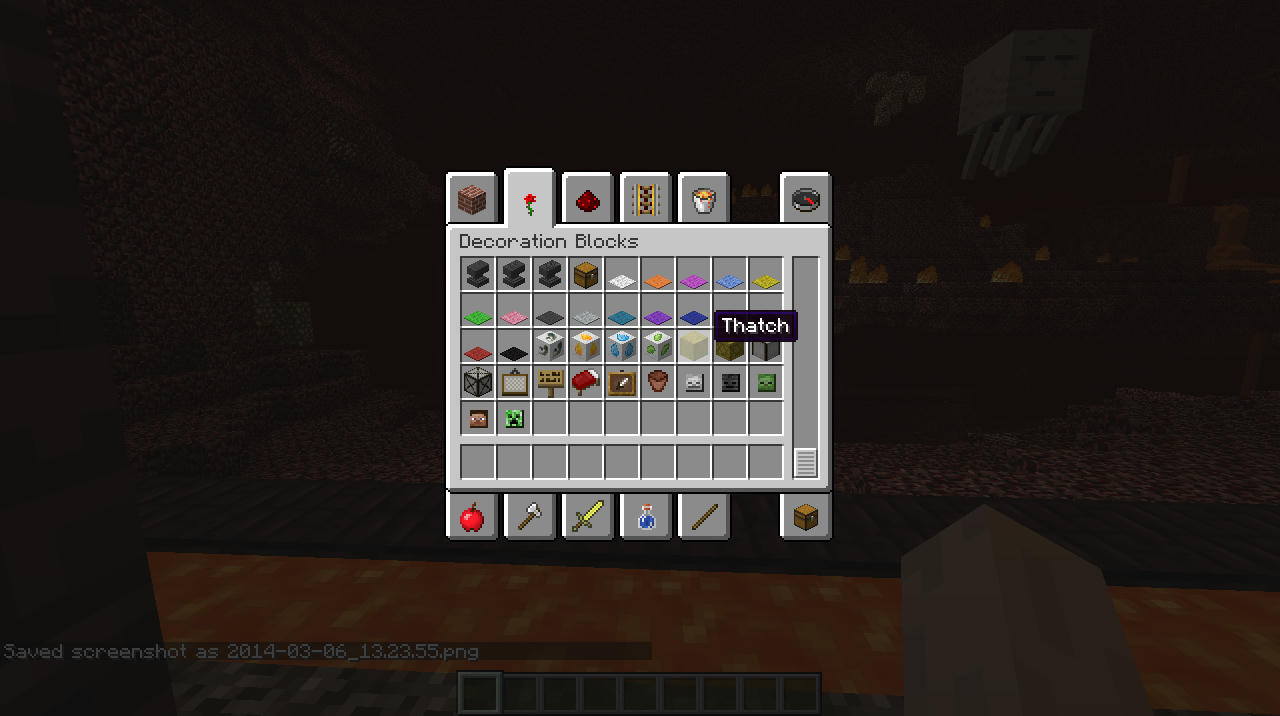Switch to the Combat sword tab
1280x716 pixels.
[x=588, y=516]
